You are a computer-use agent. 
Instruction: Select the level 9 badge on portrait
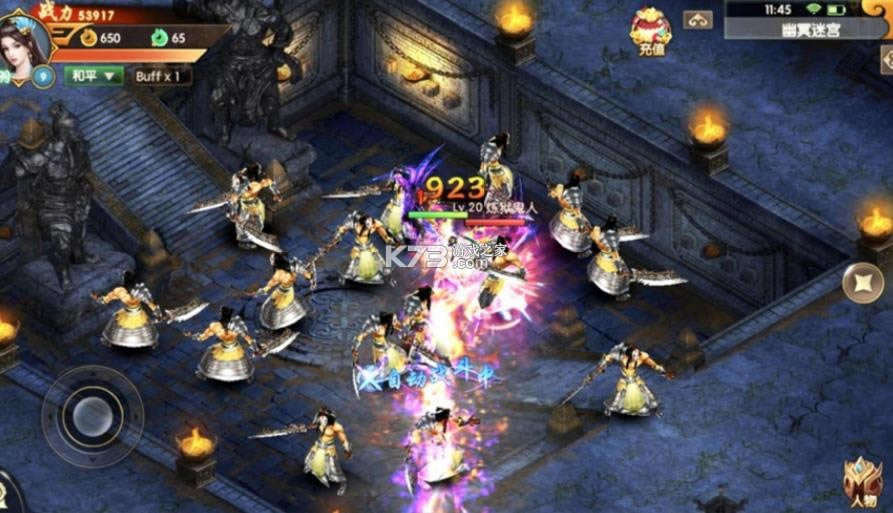(x=43, y=76)
